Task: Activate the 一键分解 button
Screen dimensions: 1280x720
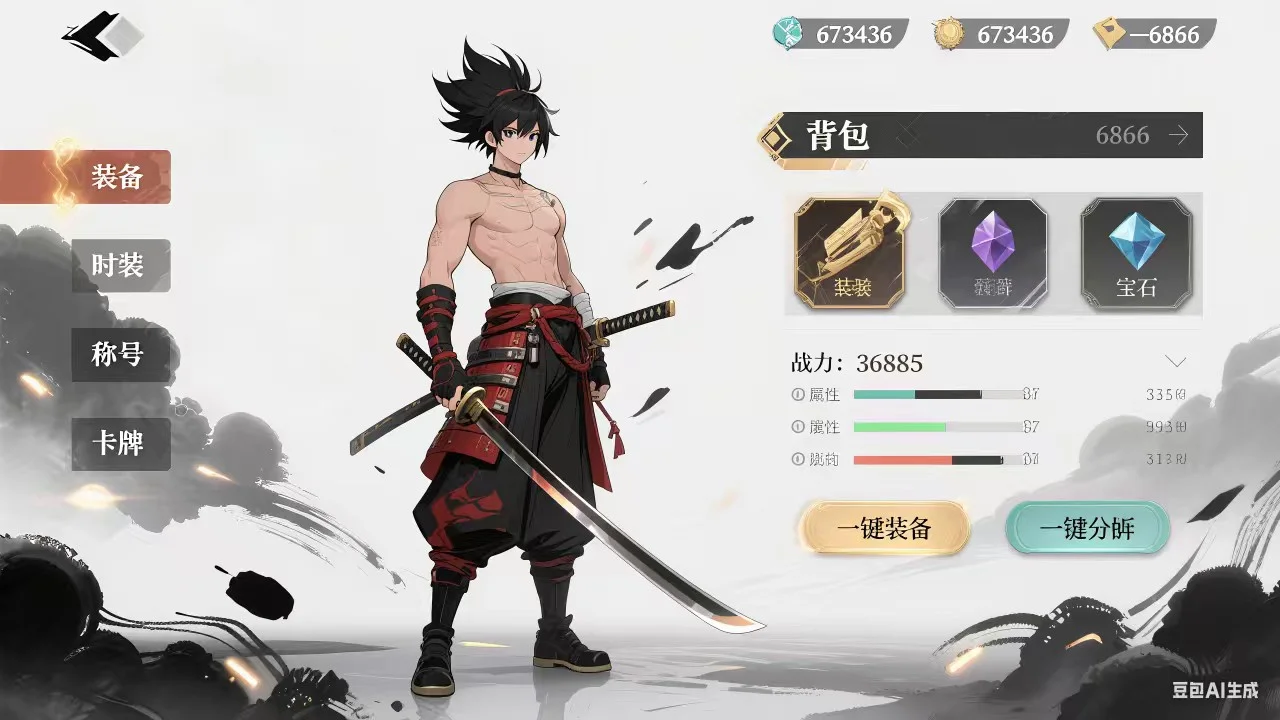Action: 1087,529
